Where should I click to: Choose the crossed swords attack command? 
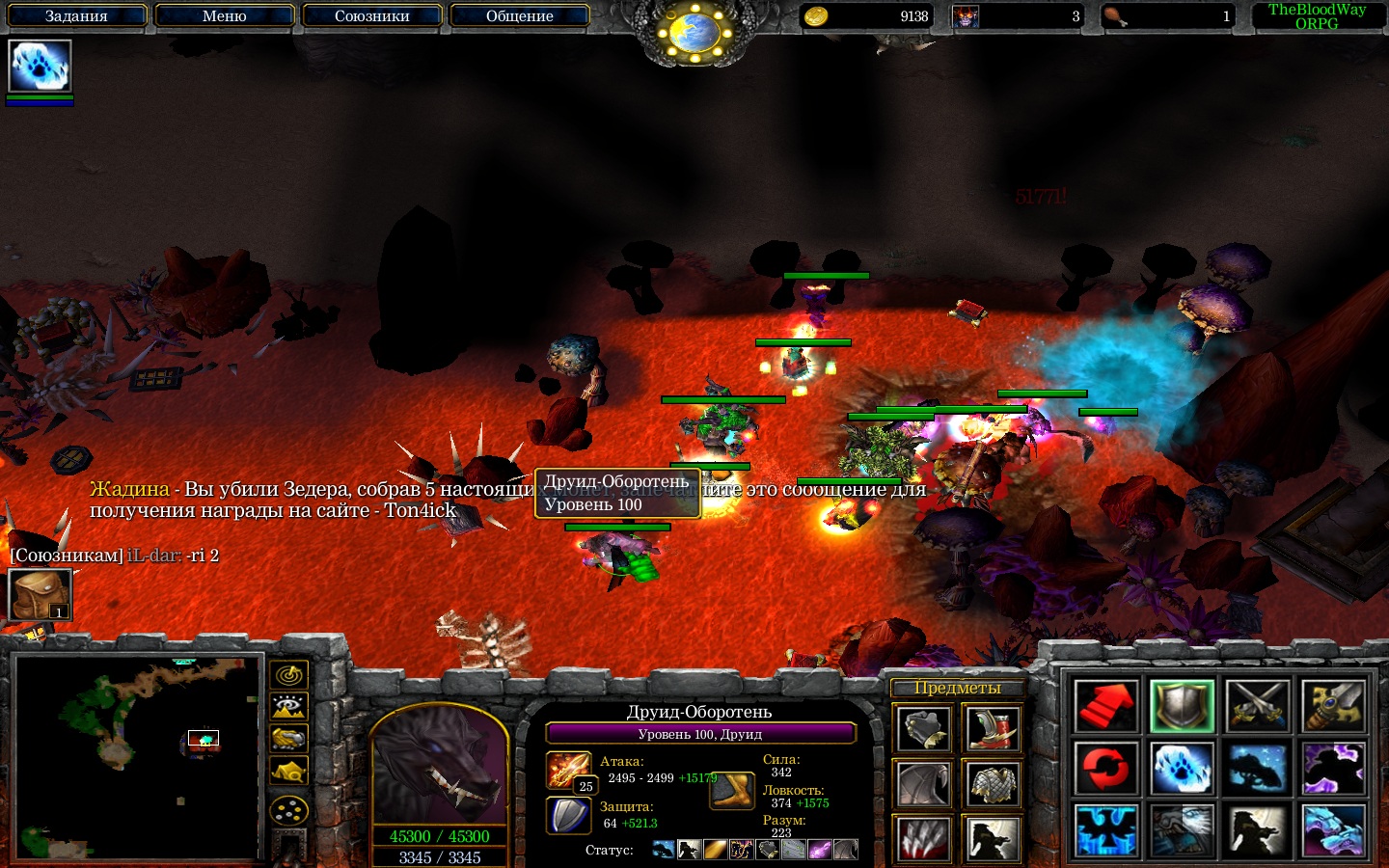[x=1258, y=706]
